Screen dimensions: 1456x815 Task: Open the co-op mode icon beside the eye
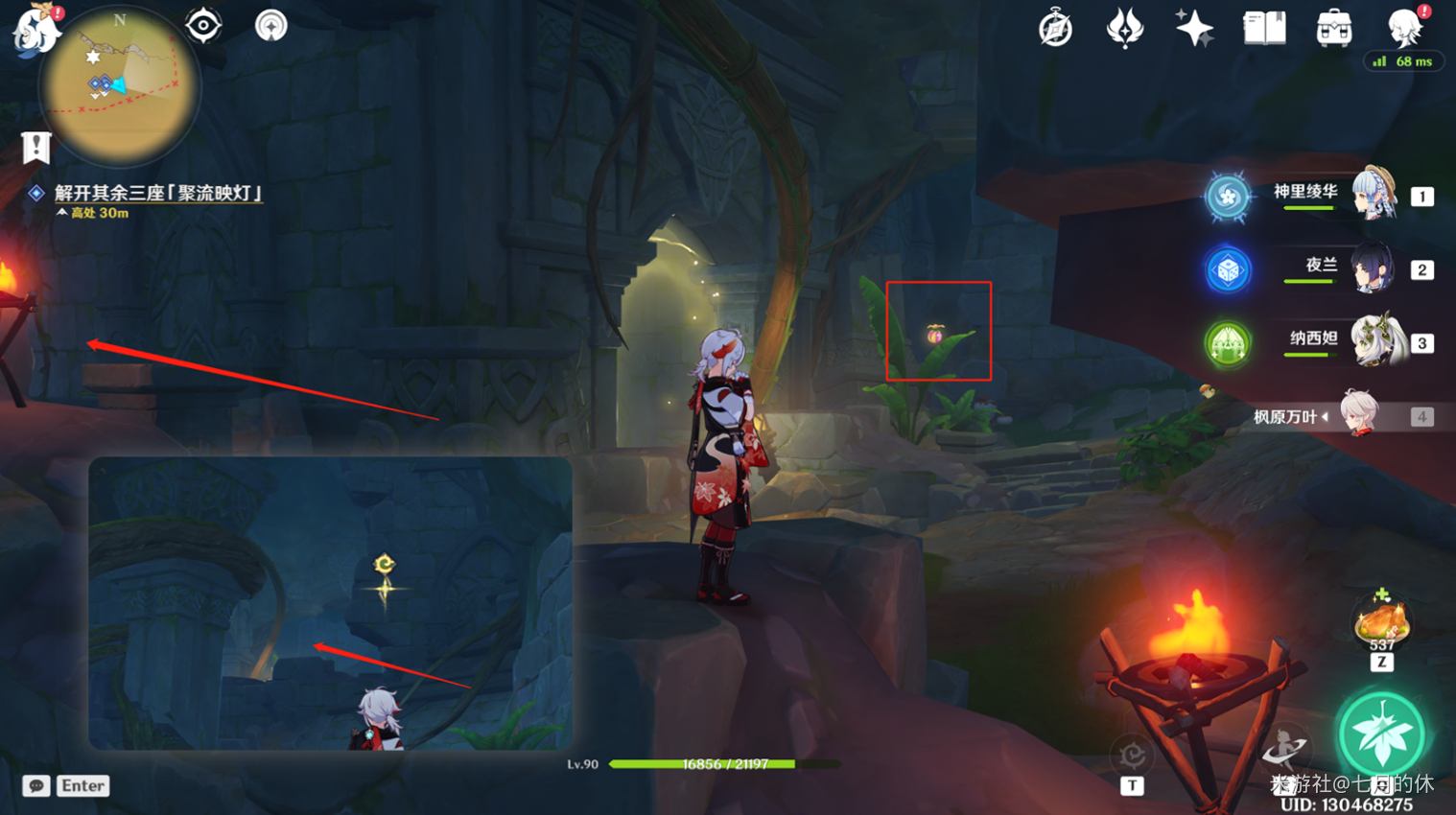point(271,25)
